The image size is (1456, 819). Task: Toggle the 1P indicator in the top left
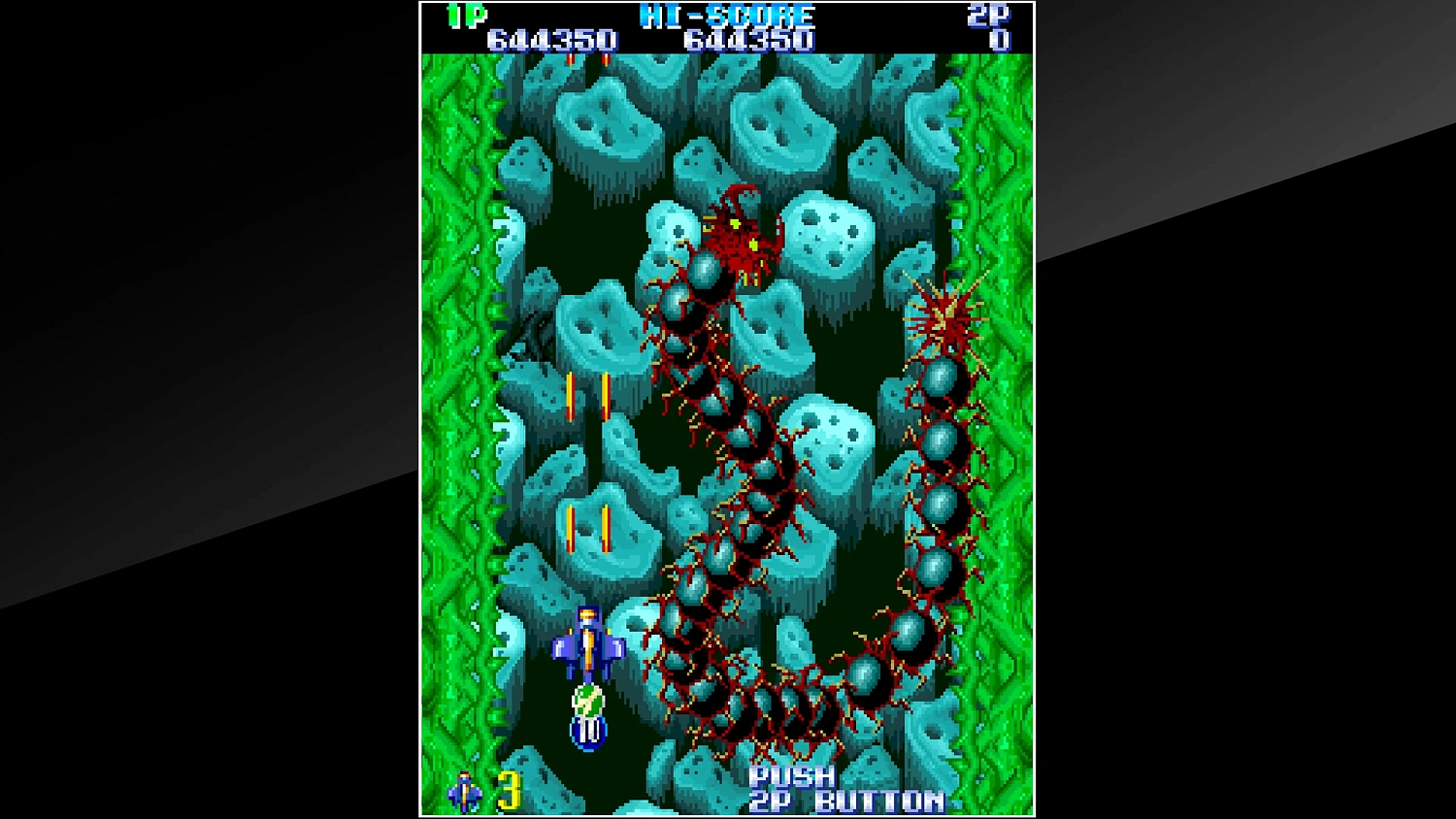point(464,15)
